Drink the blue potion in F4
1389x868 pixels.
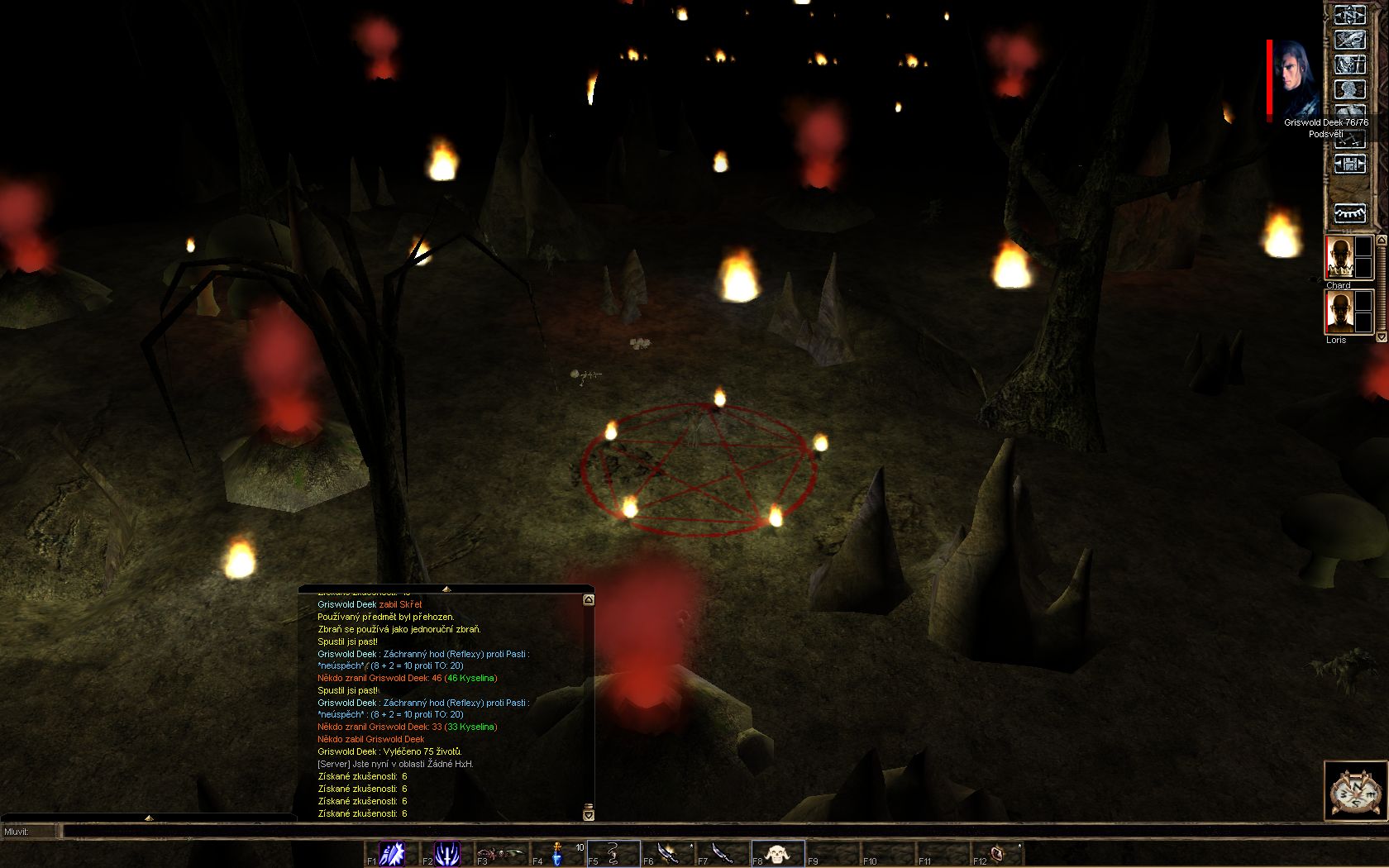[x=558, y=853]
